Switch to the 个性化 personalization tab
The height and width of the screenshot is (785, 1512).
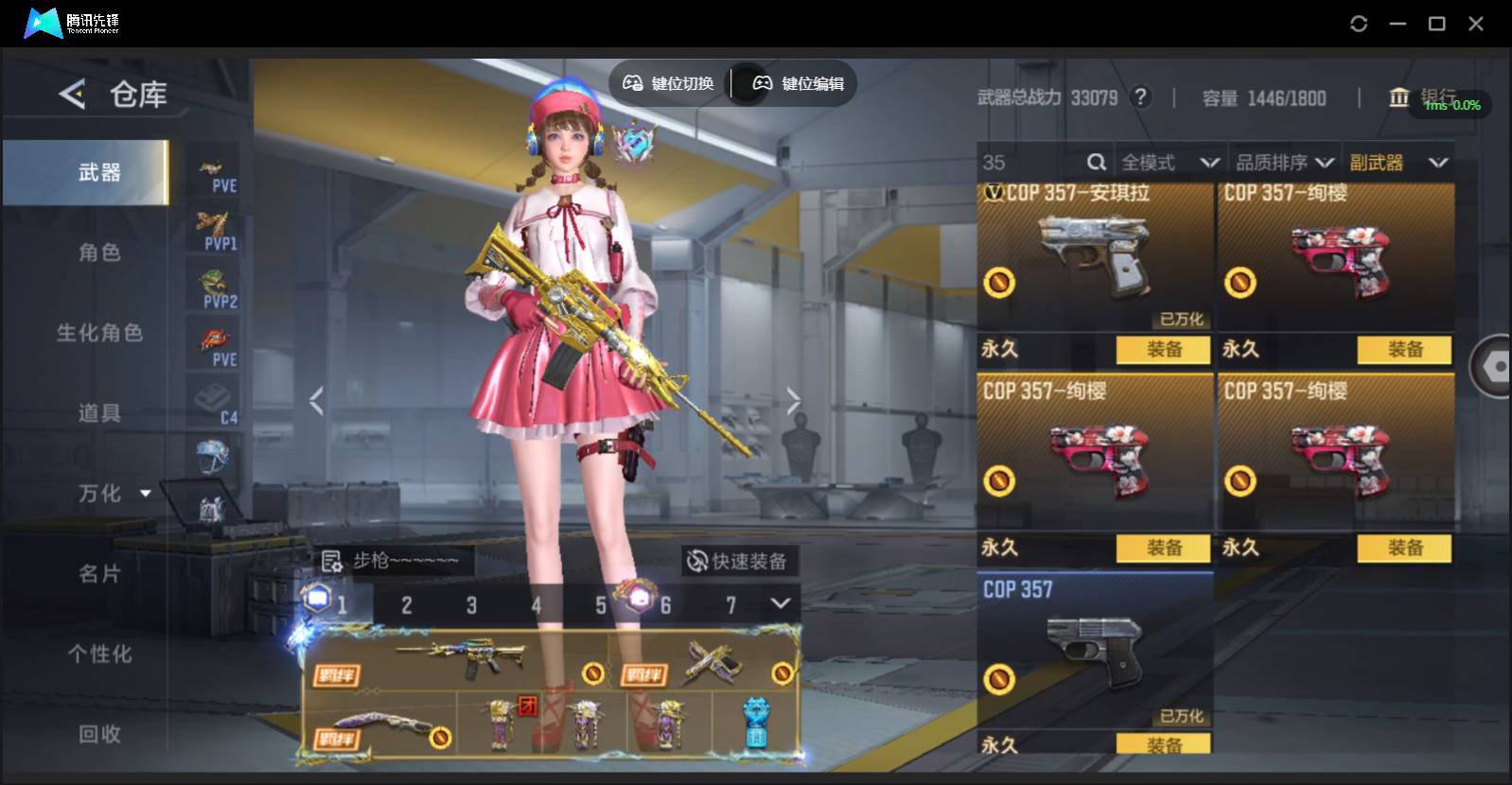[x=99, y=654]
